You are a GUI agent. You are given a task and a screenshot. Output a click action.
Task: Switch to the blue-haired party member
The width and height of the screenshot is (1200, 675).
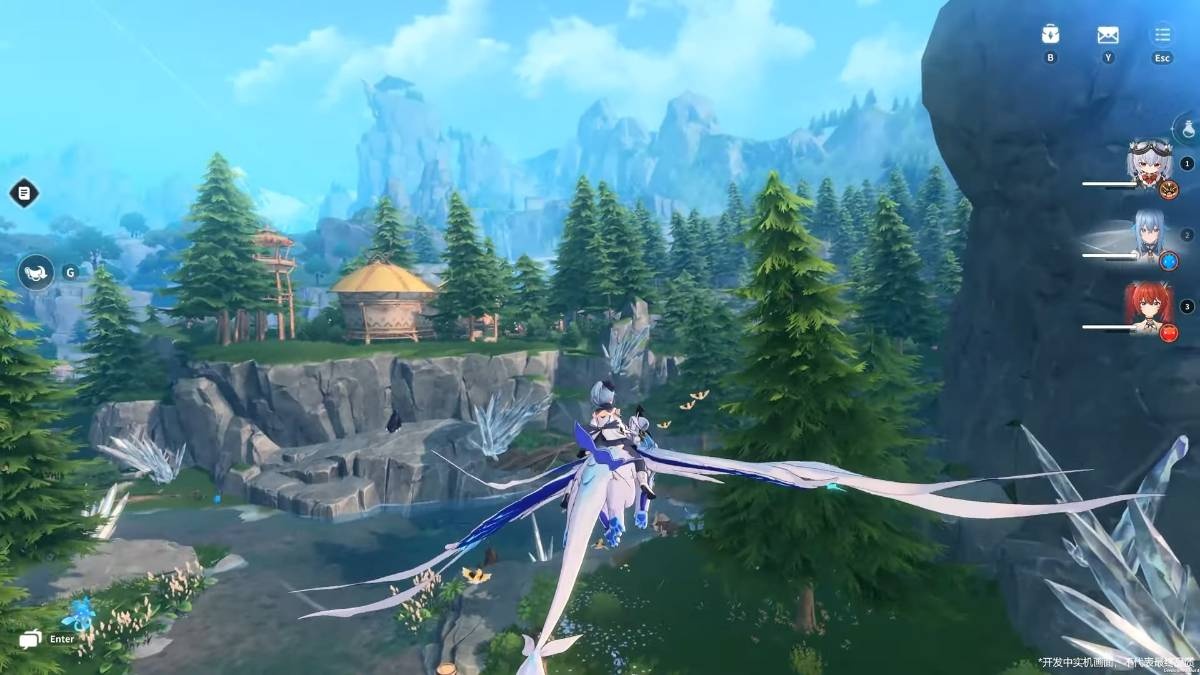1149,236
